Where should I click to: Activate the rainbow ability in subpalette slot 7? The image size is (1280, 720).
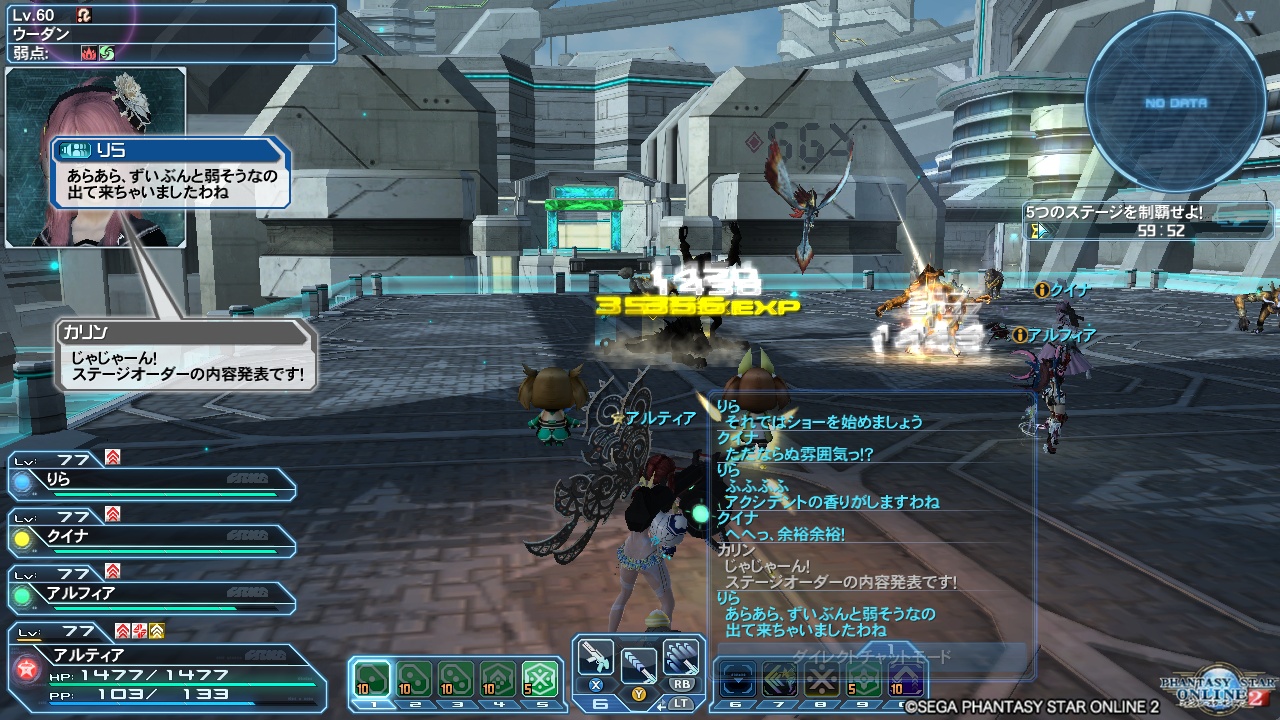point(779,678)
